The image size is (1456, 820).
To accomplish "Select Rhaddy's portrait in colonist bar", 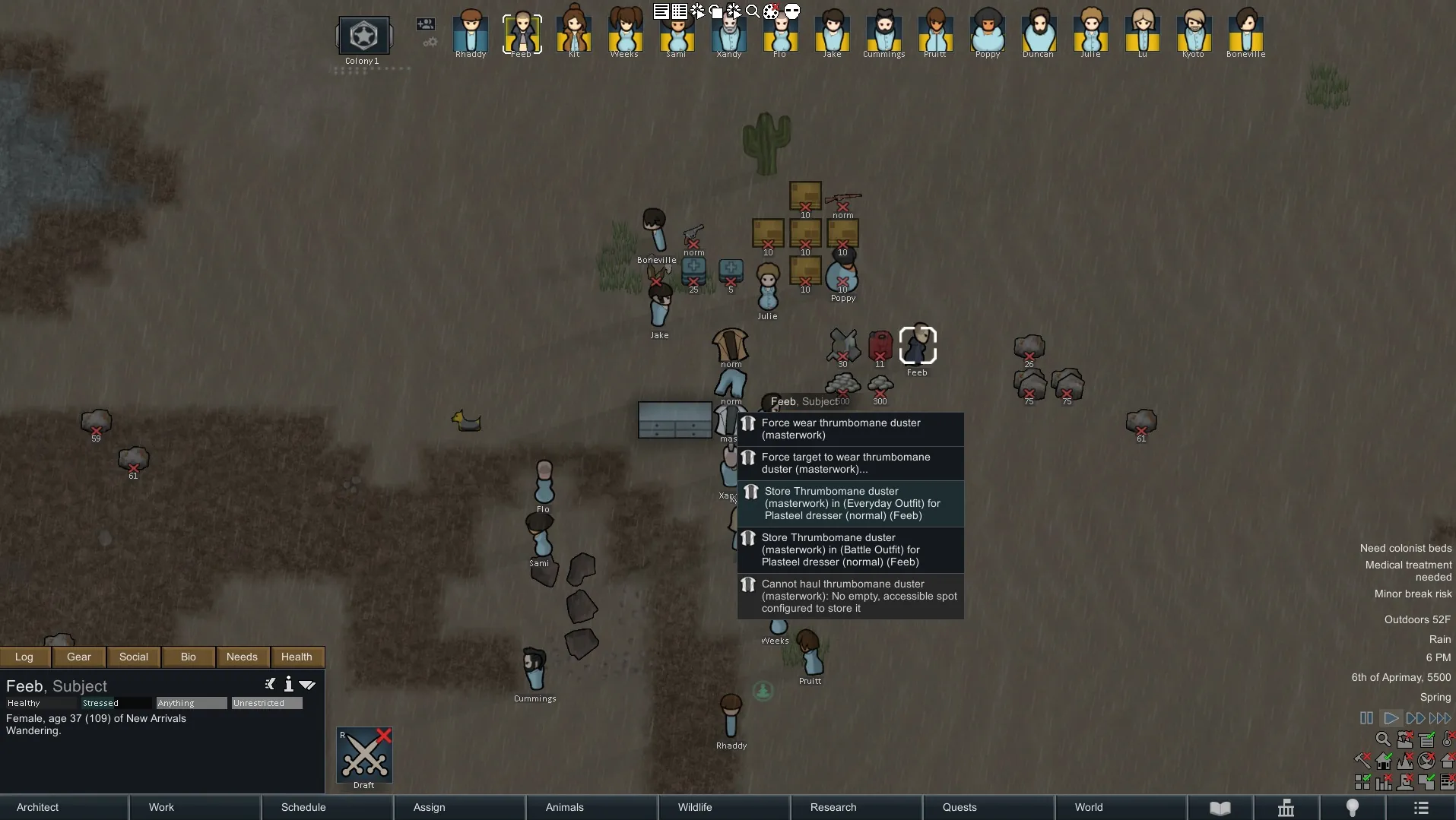I will pos(471,33).
